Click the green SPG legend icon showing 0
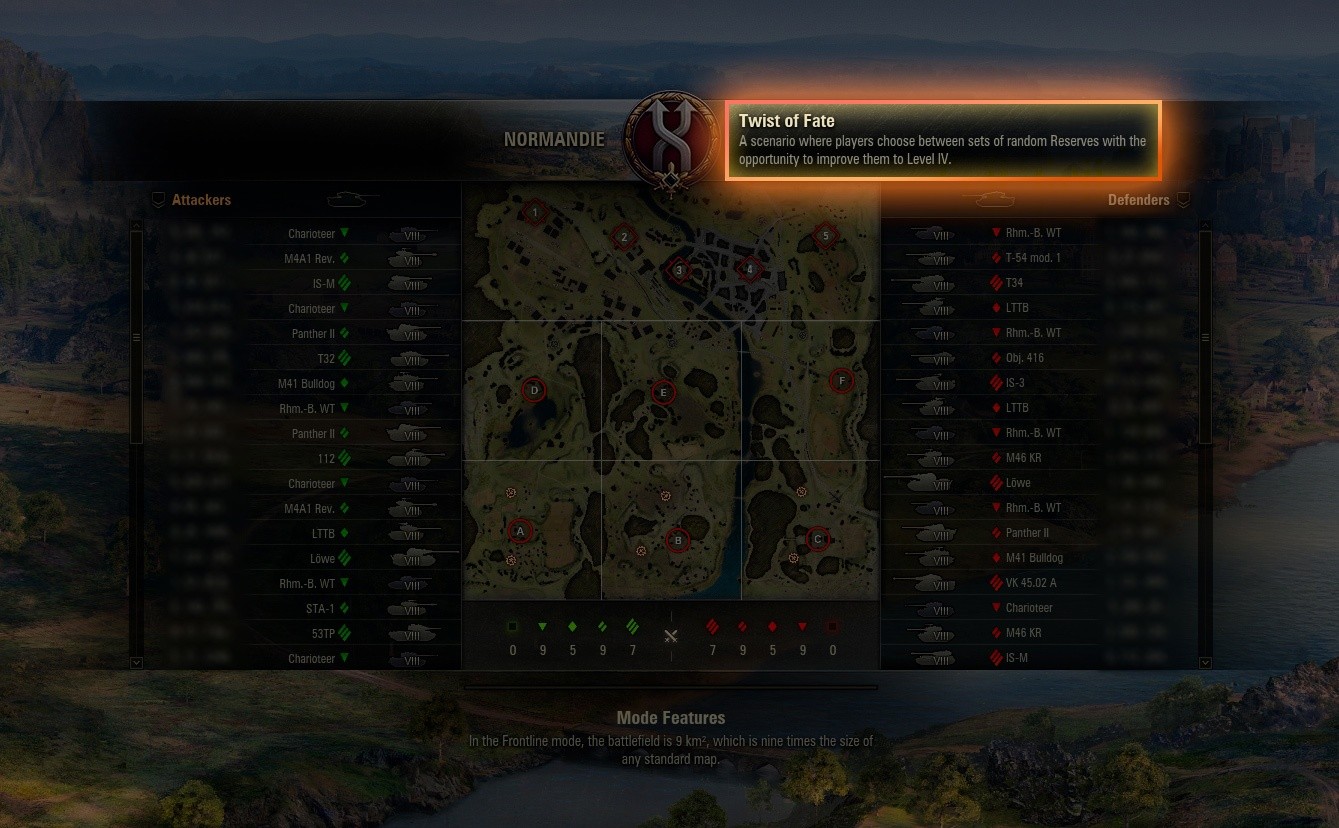Viewport: 1339px width, 828px height. (x=512, y=626)
